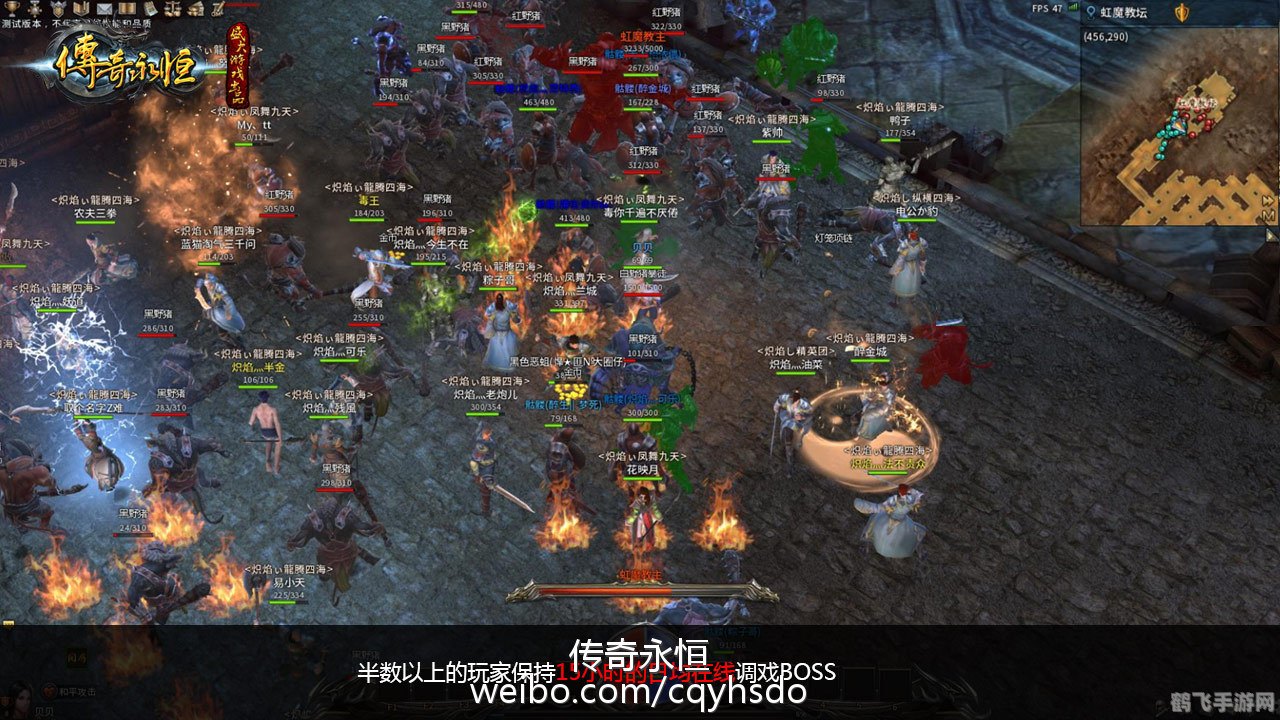Click the shield icon beside zone name 虹魔教坛
The height and width of the screenshot is (720, 1280).
[1181, 13]
